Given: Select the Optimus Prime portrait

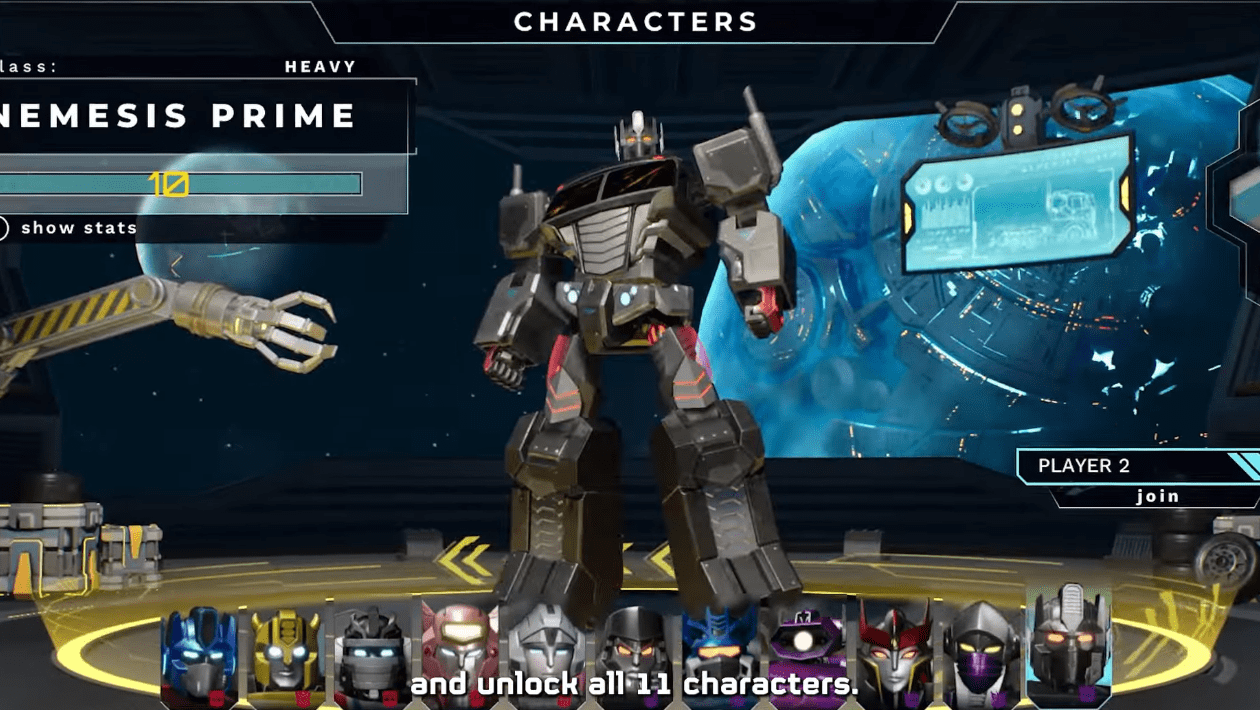Looking at the screenshot, I should pos(200,652).
